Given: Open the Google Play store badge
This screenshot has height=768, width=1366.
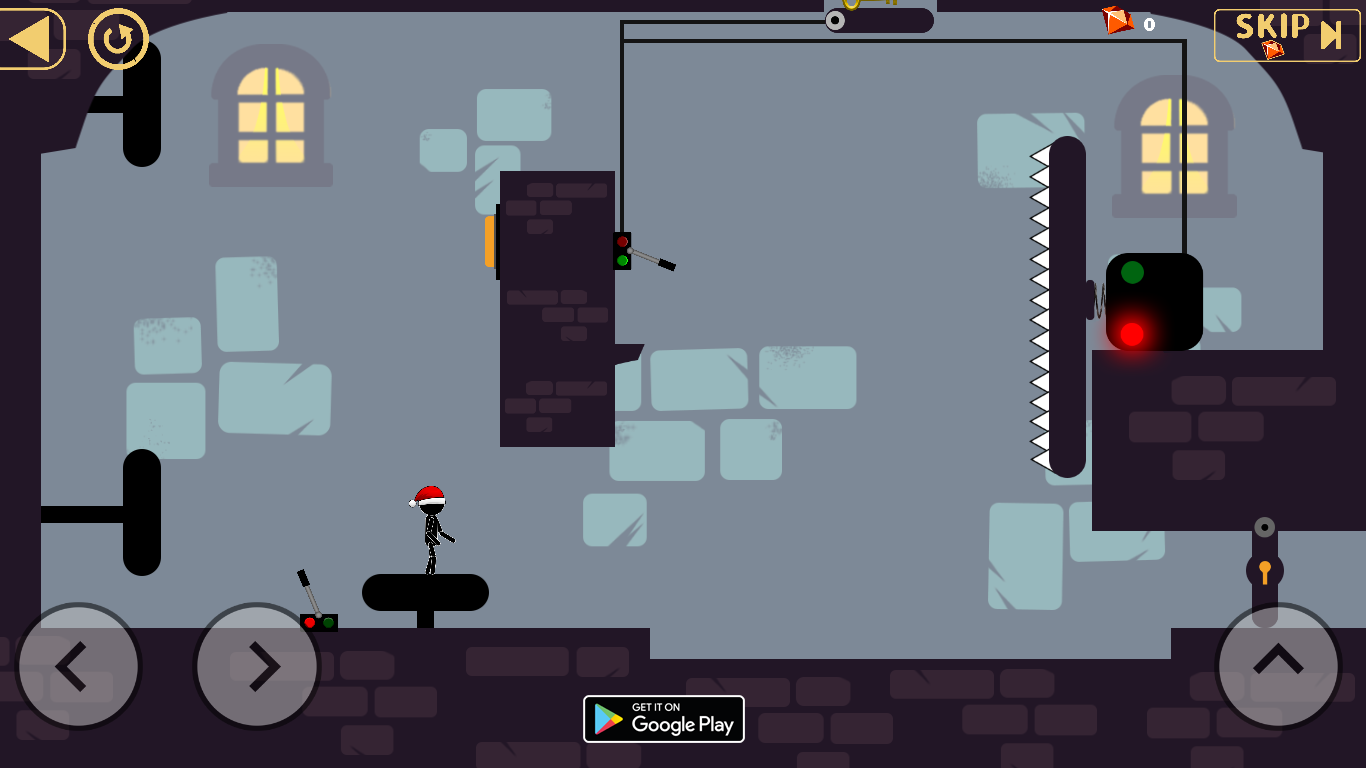Looking at the screenshot, I should coord(663,719).
